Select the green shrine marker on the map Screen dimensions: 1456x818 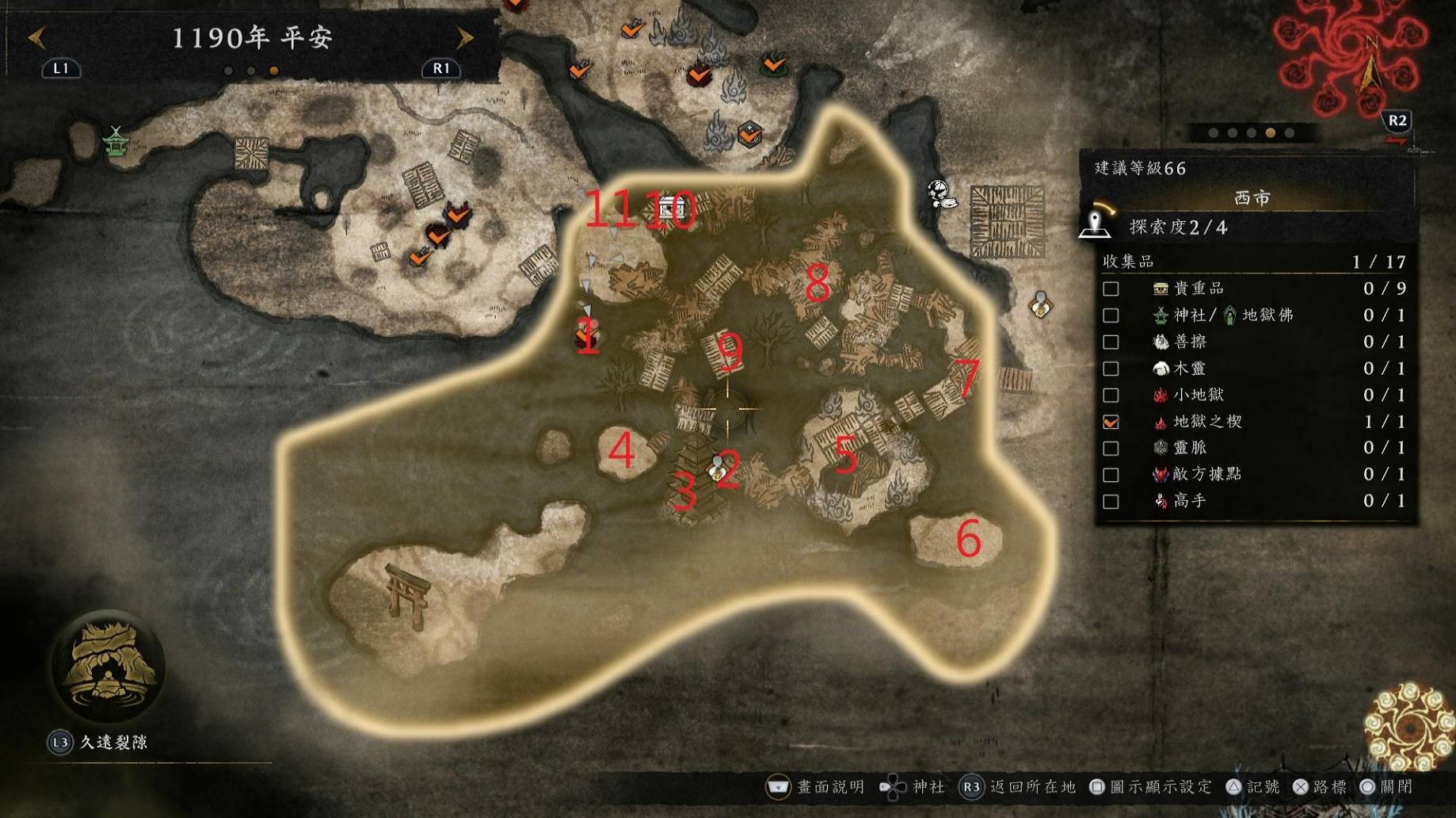116,143
